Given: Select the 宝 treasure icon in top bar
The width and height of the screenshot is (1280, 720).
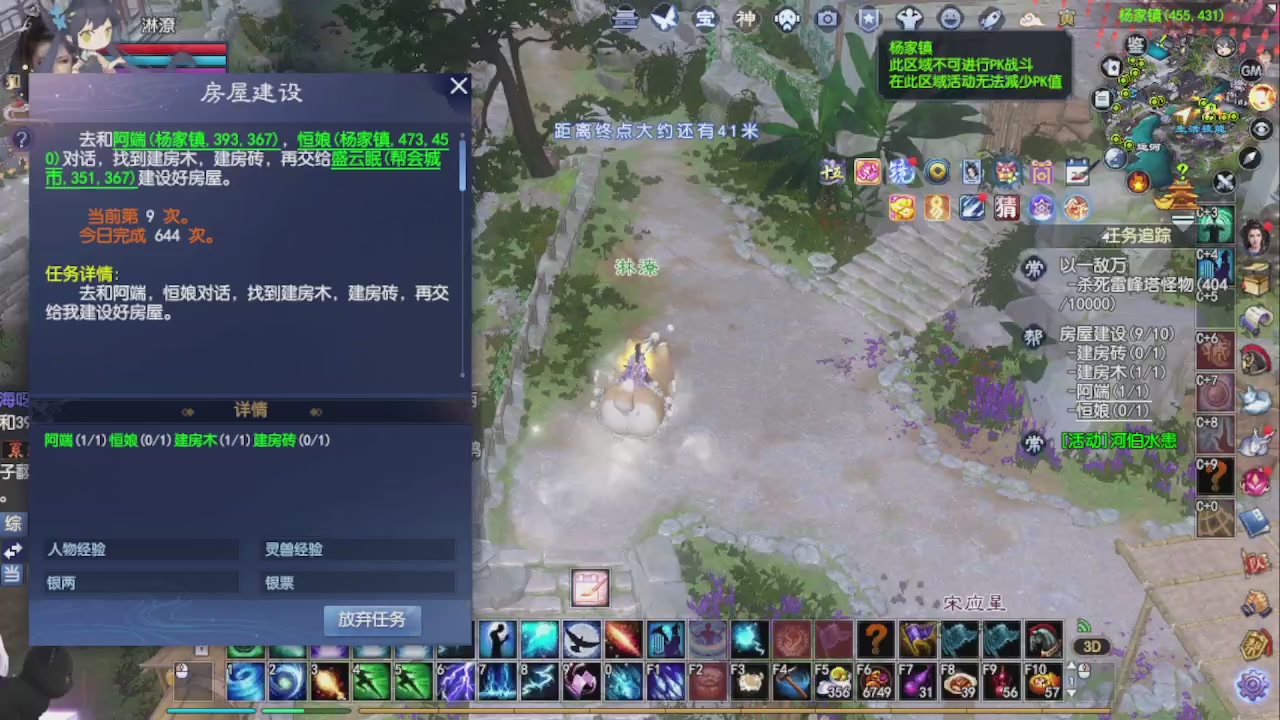Looking at the screenshot, I should (x=705, y=18).
